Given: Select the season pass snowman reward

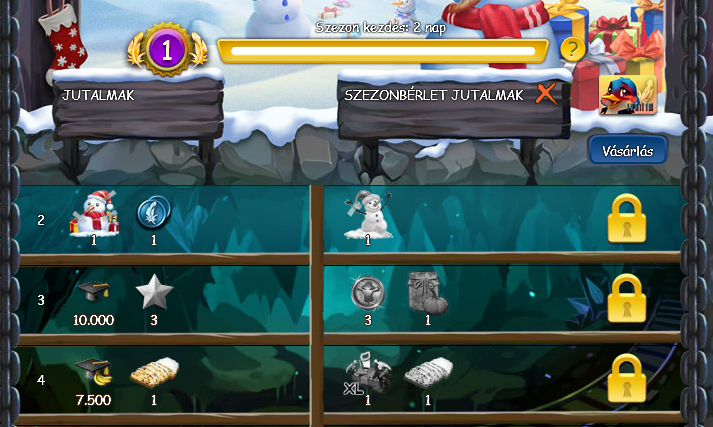Looking at the screenshot, I should tap(367, 214).
